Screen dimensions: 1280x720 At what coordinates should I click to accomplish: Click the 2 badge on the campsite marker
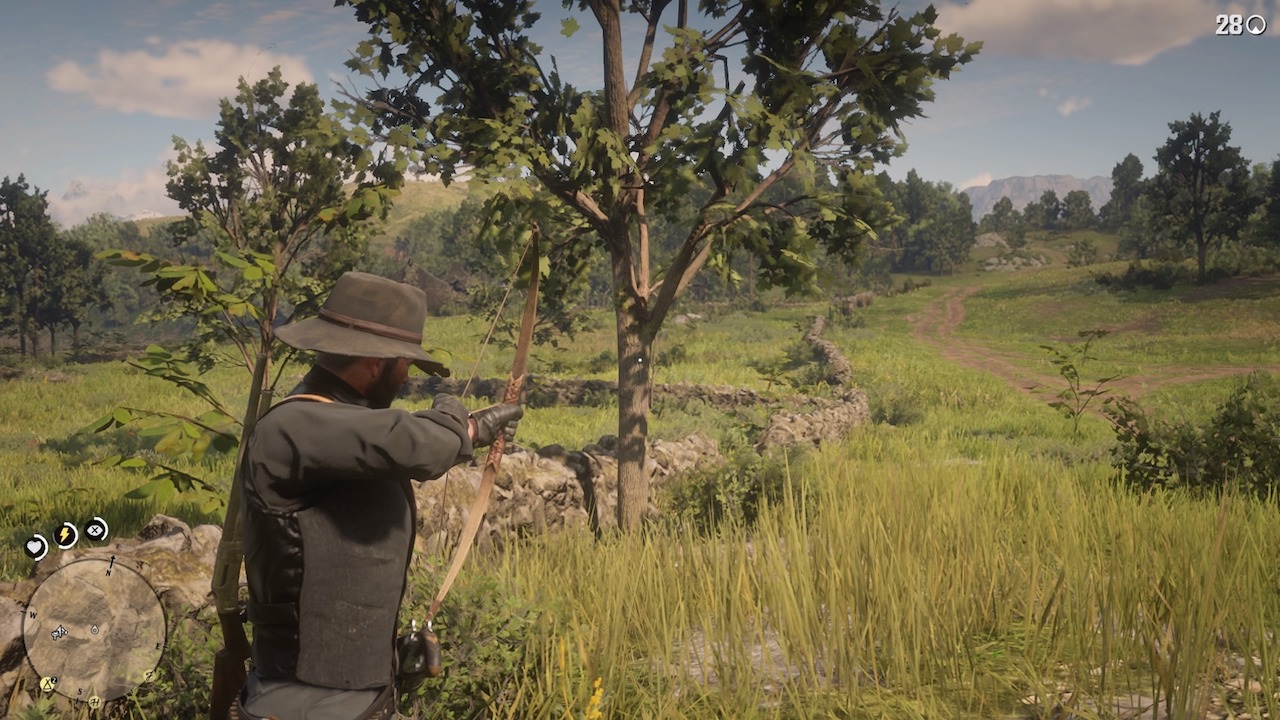[x=55, y=679]
